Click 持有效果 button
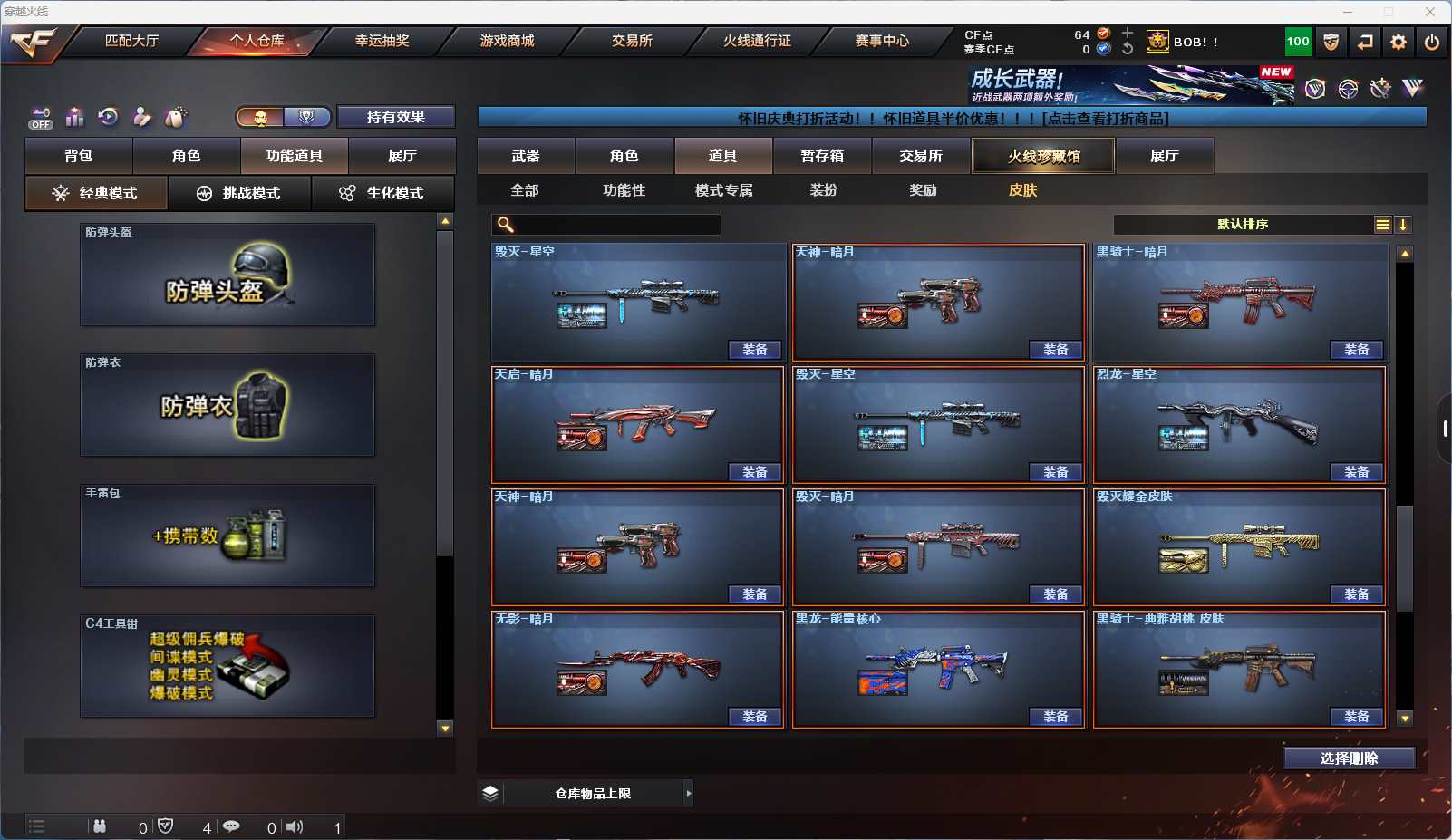 [x=396, y=117]
